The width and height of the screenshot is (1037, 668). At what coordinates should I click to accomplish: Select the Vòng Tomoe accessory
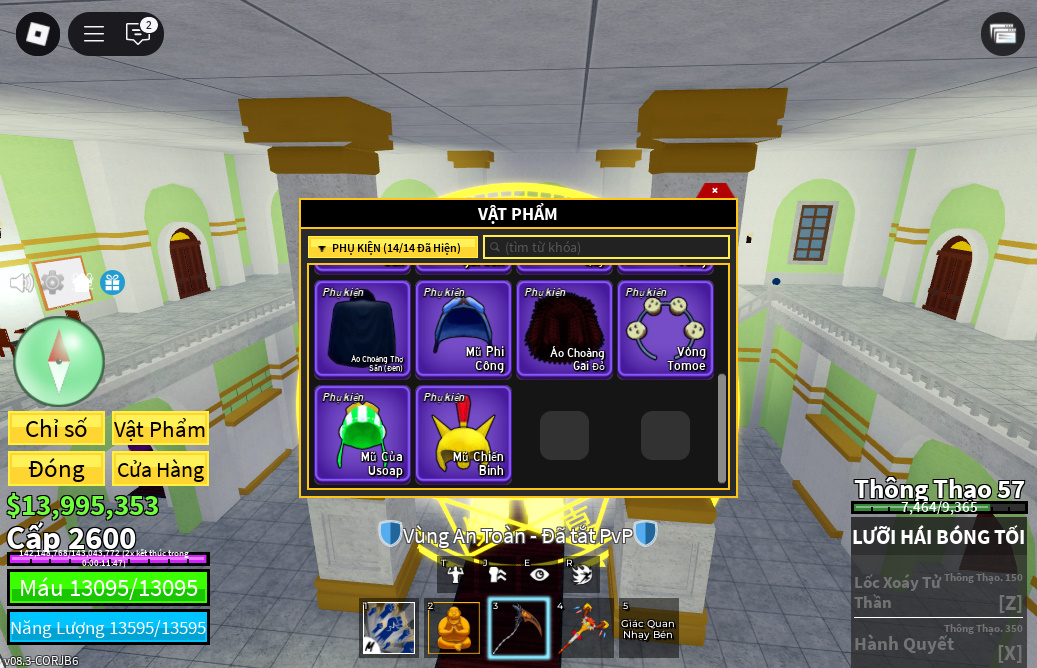[665, 328]
